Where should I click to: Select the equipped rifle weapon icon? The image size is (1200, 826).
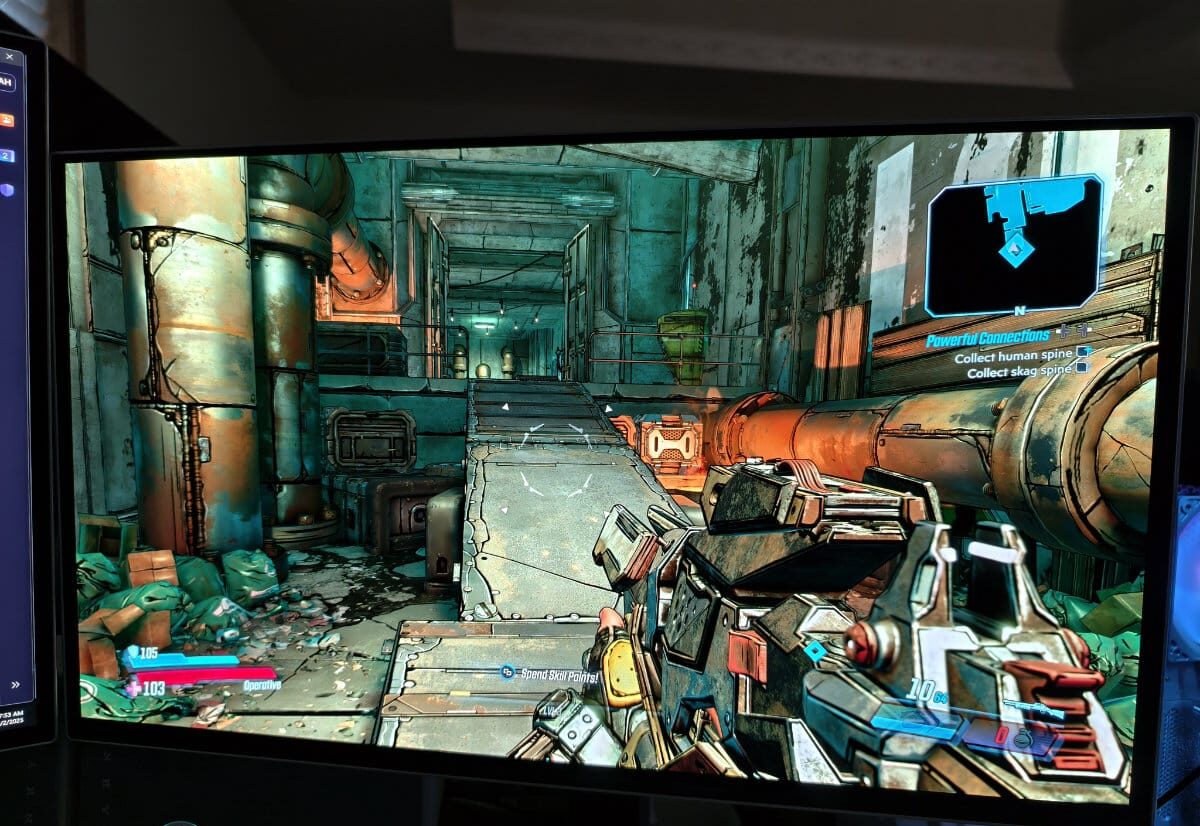point(1032,708)
